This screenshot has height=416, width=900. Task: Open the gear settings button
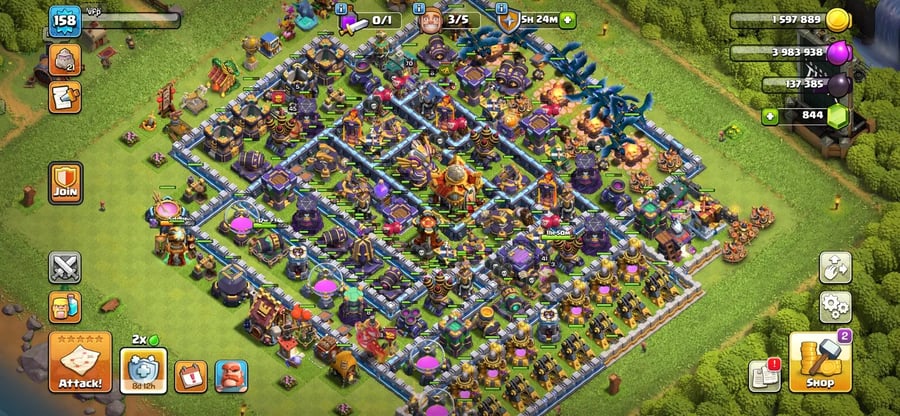pos(835,305)
